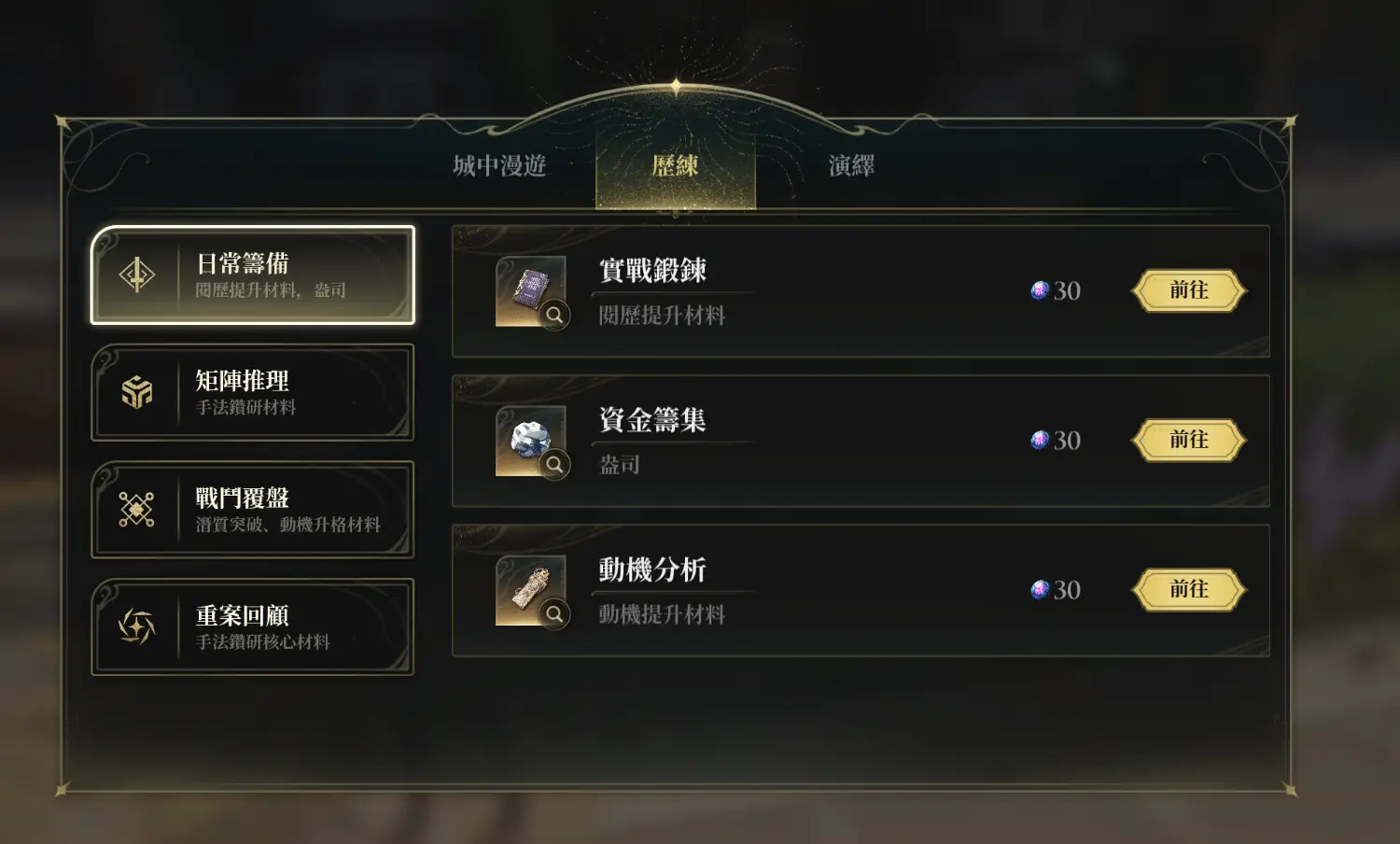Inspect the 實戰鍛鍊 book reward icon

(531, 291)
